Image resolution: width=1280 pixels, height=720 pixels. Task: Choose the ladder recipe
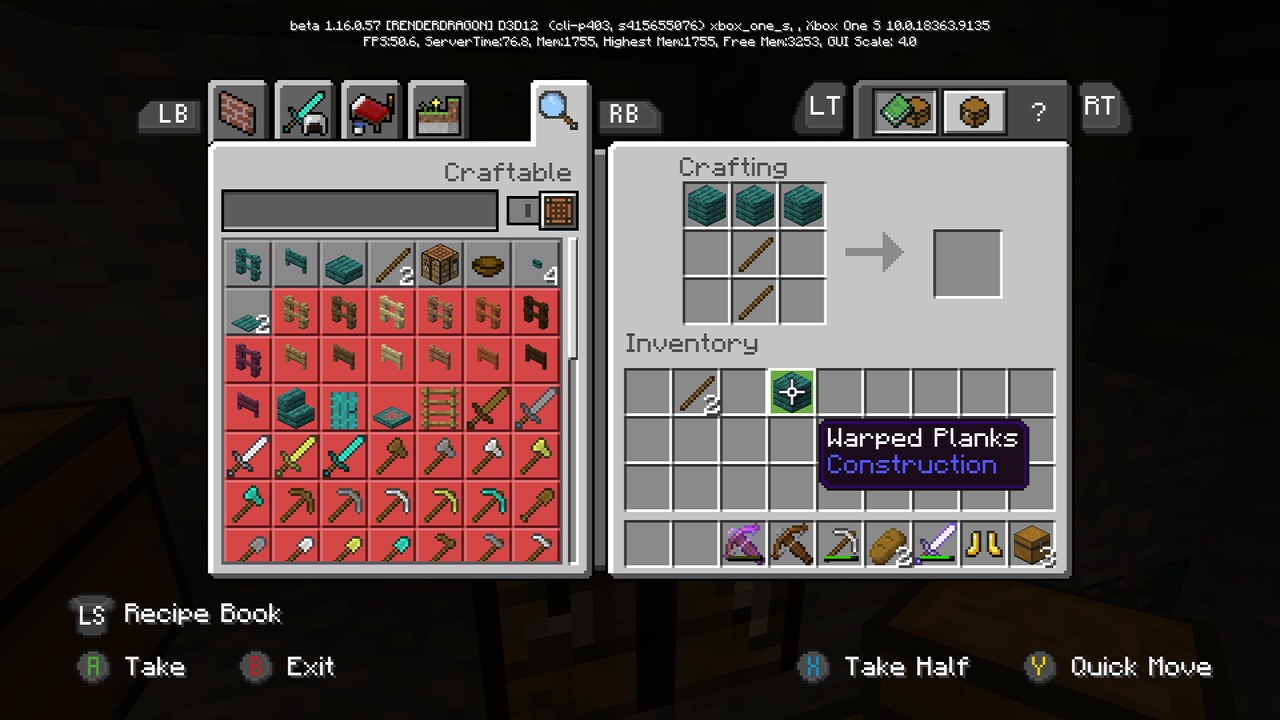click(x=440, y=410)
